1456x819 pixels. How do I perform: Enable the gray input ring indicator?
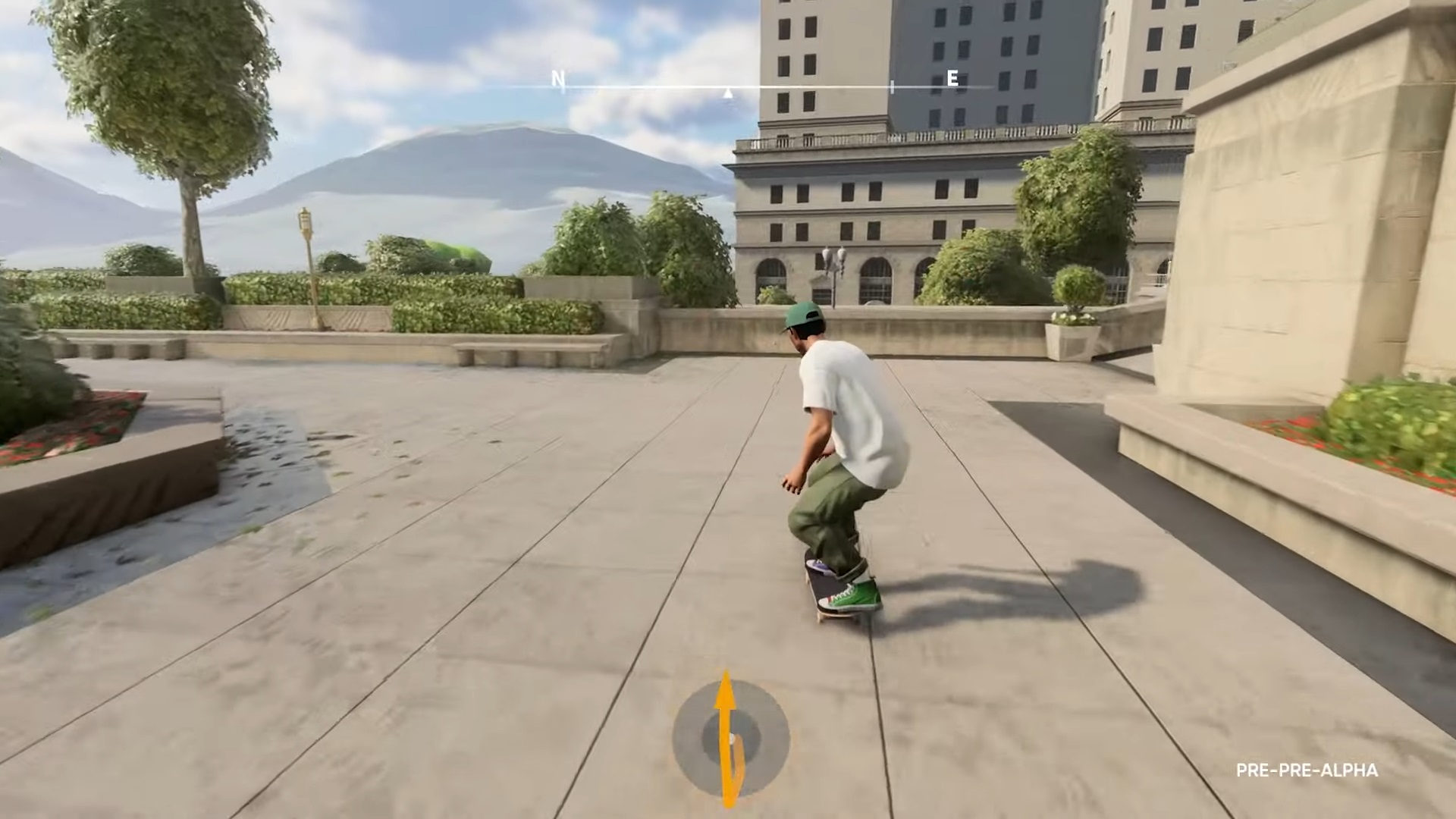[x=690, y=736]
